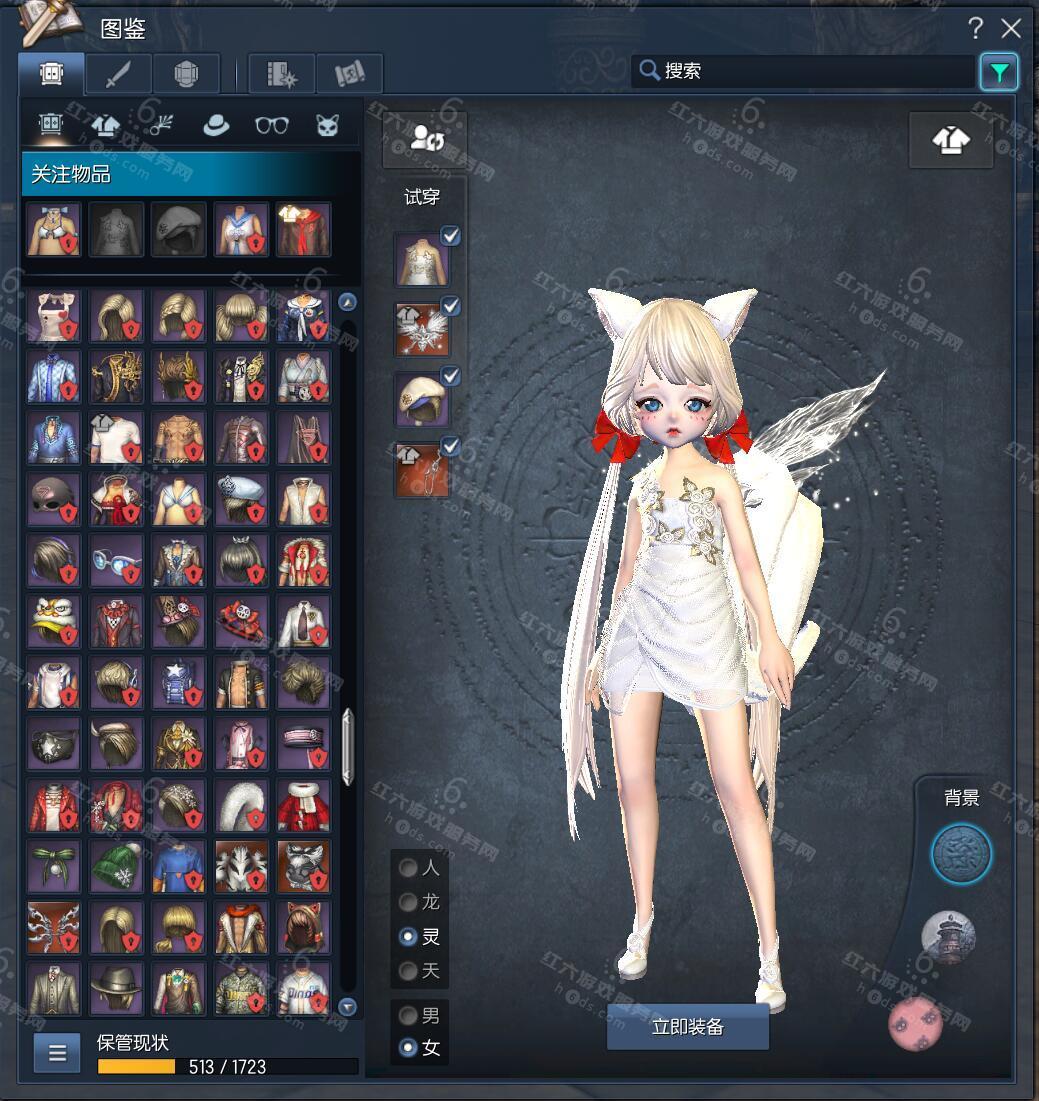1039x1101 pixels.
Task: Click the shirt icon button above the character
Action: 950,140
